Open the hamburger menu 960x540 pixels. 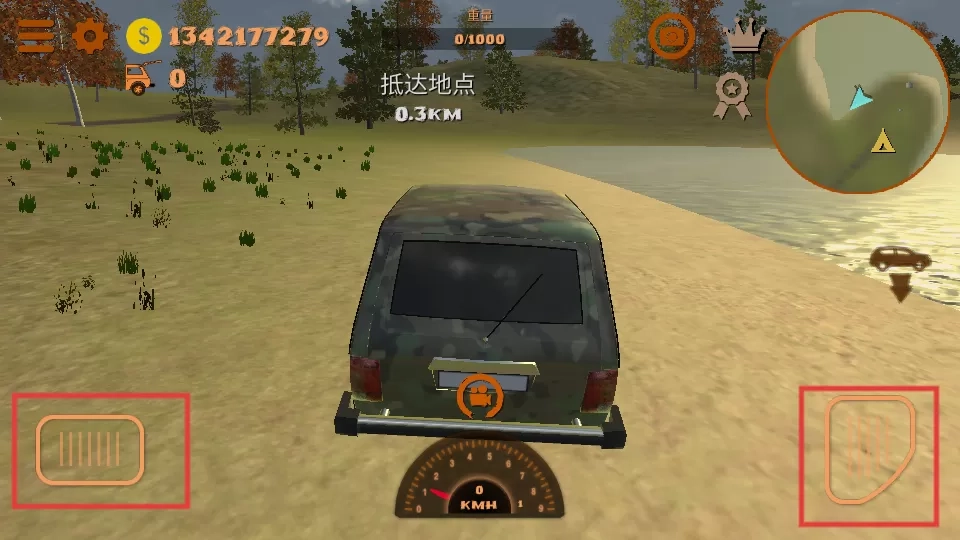[x=35, y=36]
